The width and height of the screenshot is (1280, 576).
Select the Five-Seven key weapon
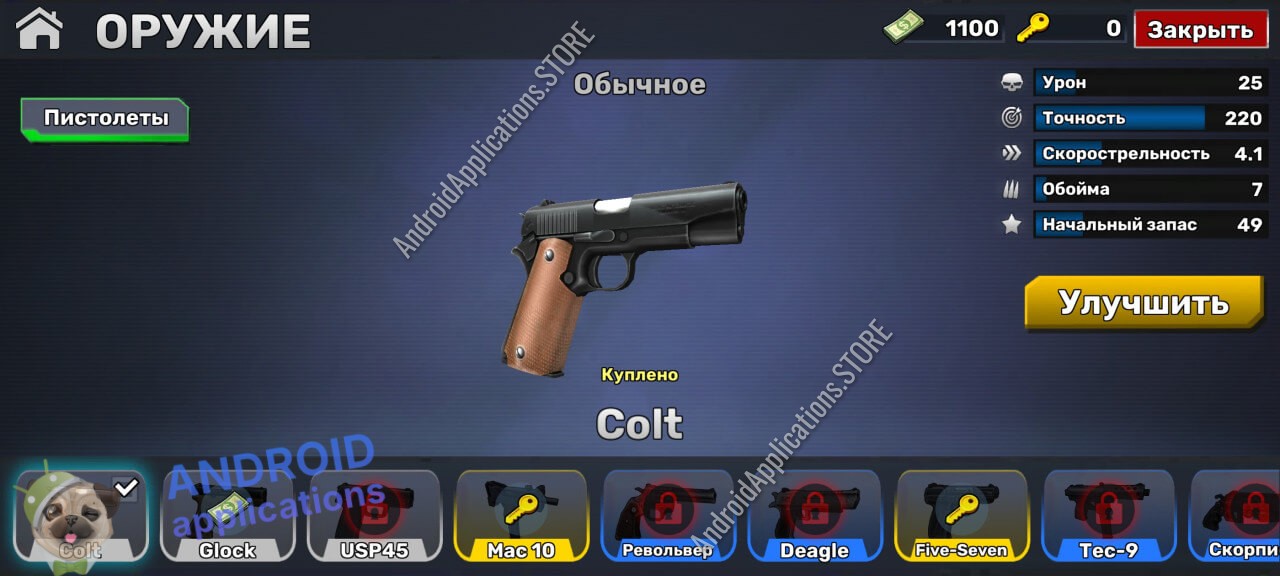point(961,515)
